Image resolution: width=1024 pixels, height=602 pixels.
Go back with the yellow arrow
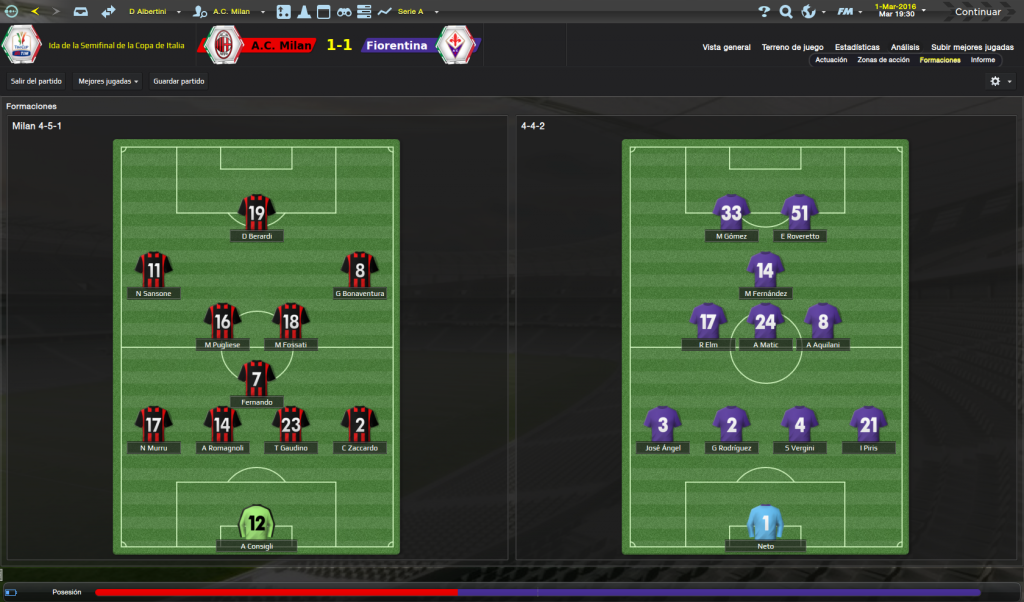tap(35, 12)
